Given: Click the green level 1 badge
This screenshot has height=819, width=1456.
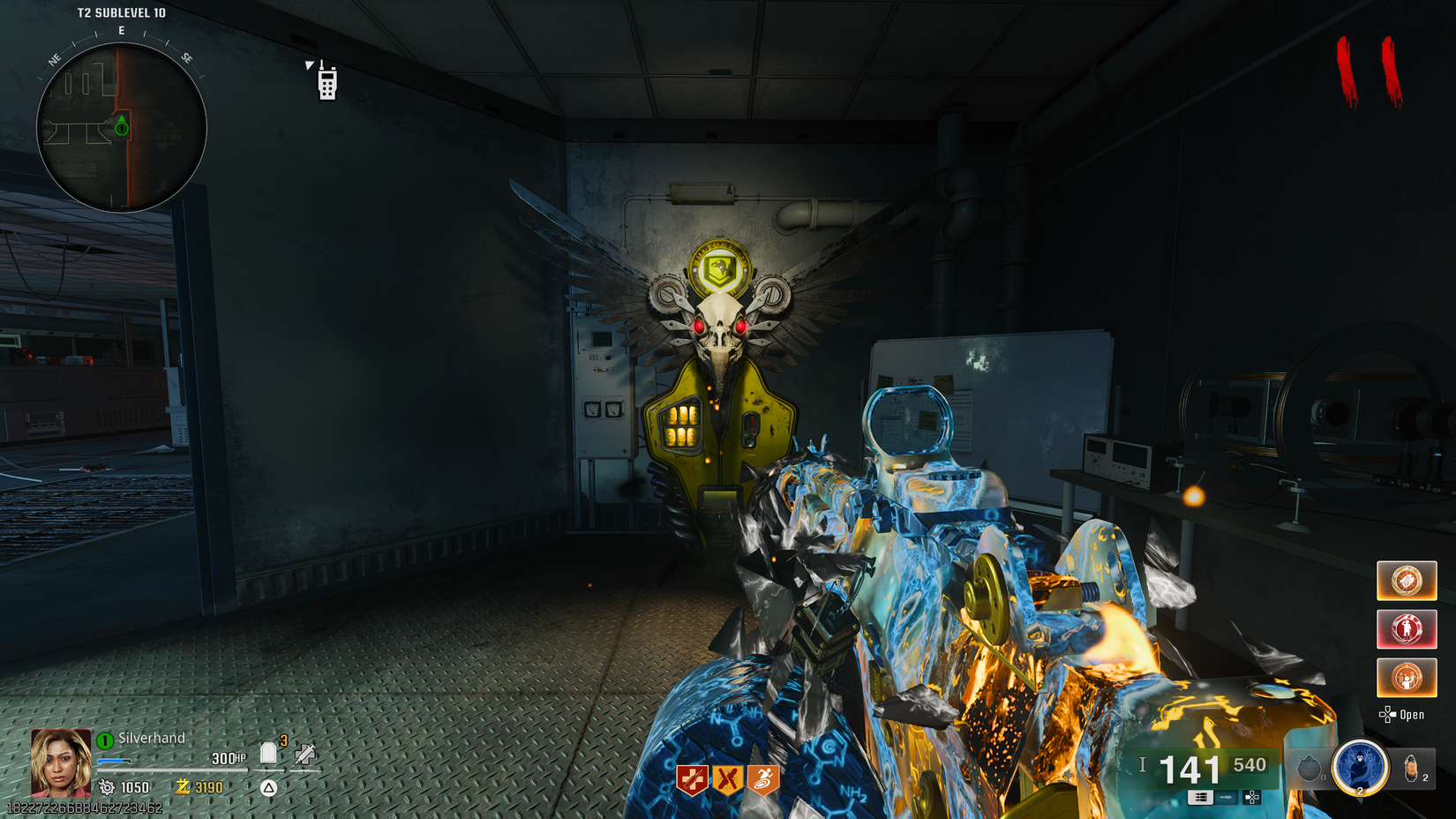Looking at the screenshot, I should coord(105,741).
